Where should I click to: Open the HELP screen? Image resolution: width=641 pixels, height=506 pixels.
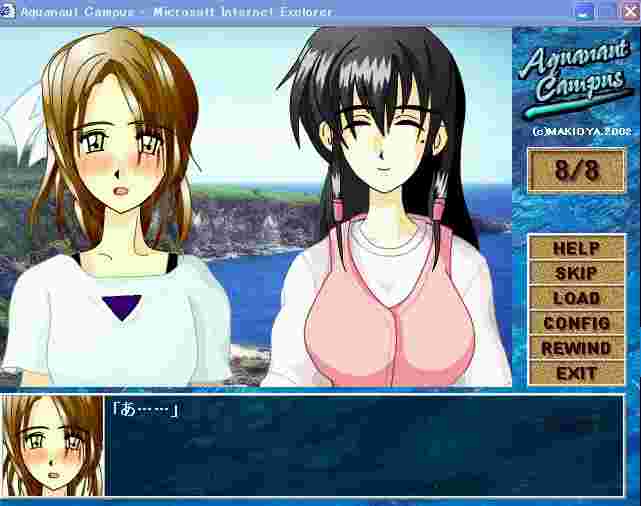(576, 248)
